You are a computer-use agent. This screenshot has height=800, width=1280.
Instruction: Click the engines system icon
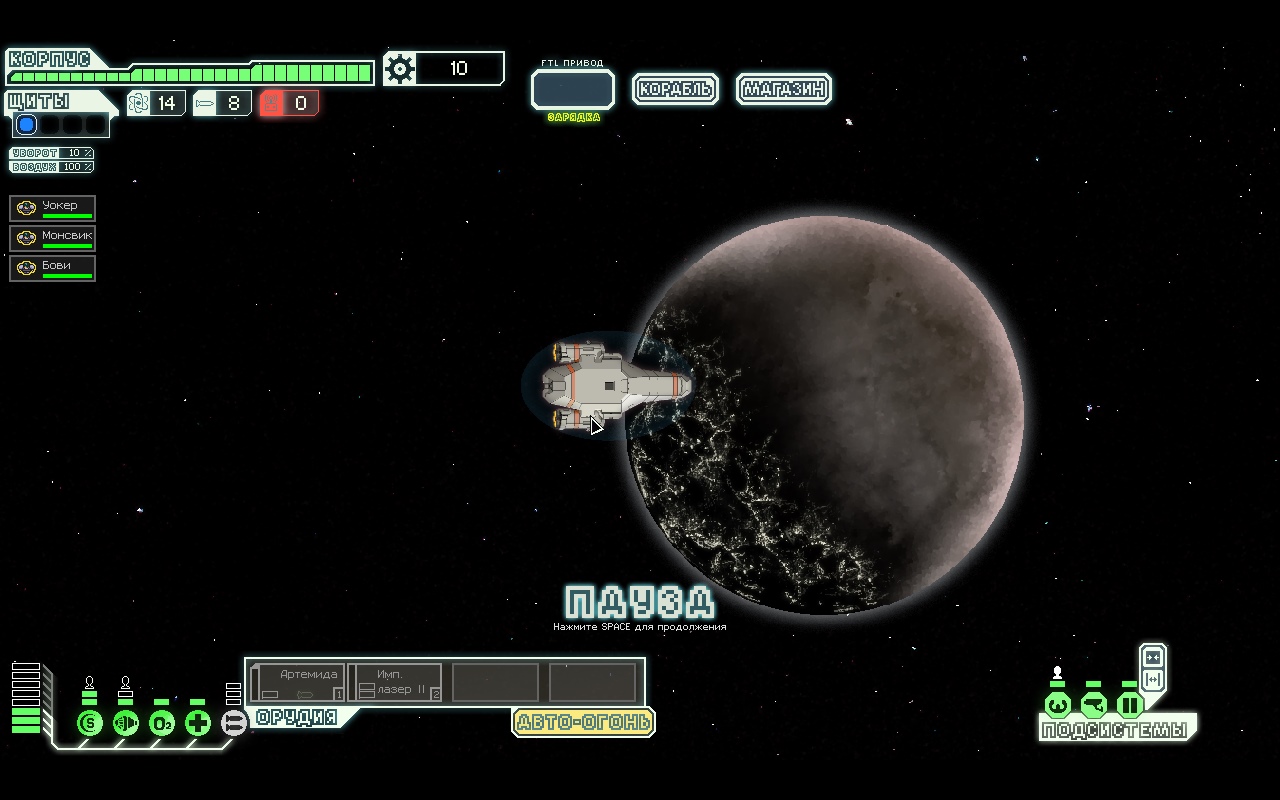click(x=126, y=722)
